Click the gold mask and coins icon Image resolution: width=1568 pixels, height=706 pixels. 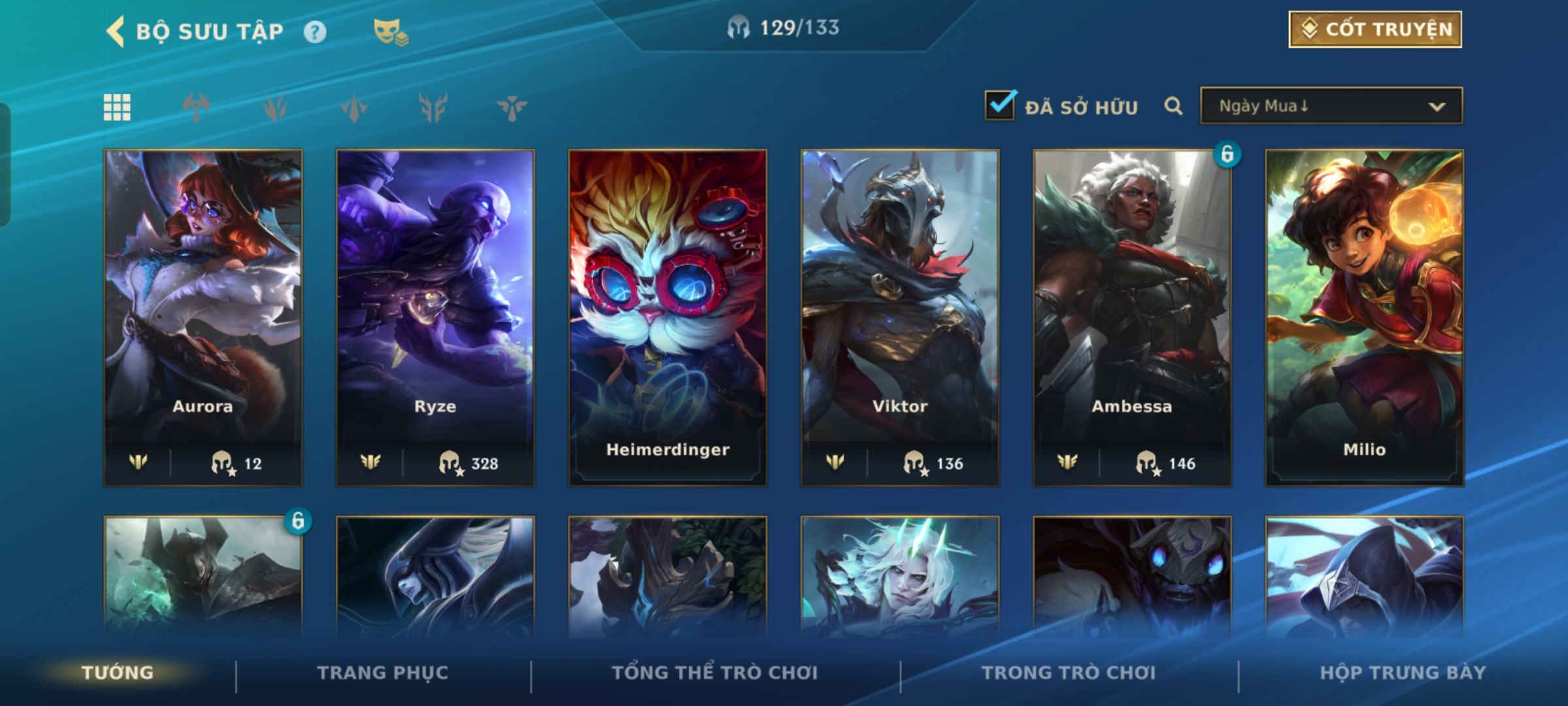click(390, 31)
